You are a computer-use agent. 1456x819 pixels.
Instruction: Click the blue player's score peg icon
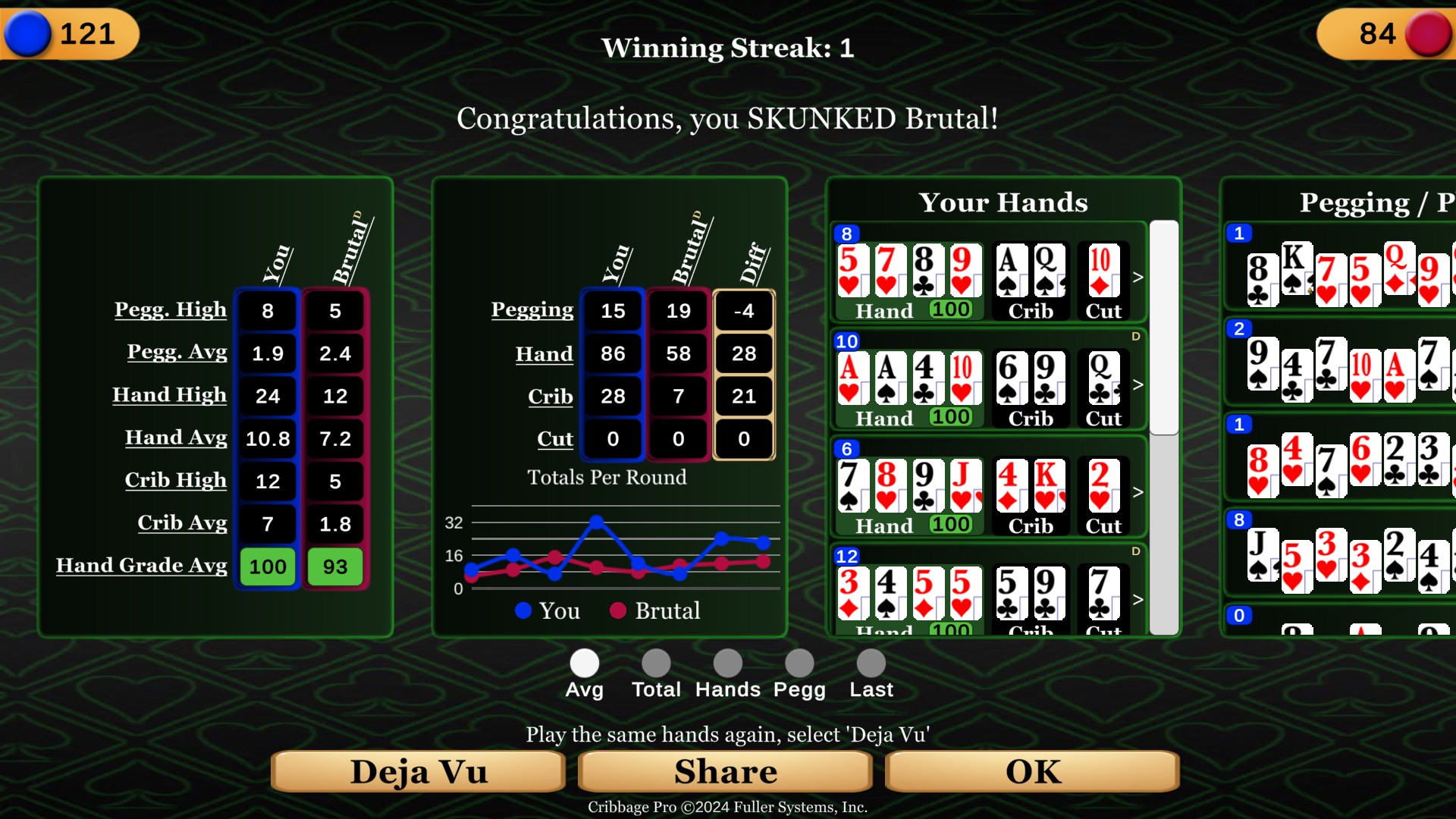coord(28,33)
